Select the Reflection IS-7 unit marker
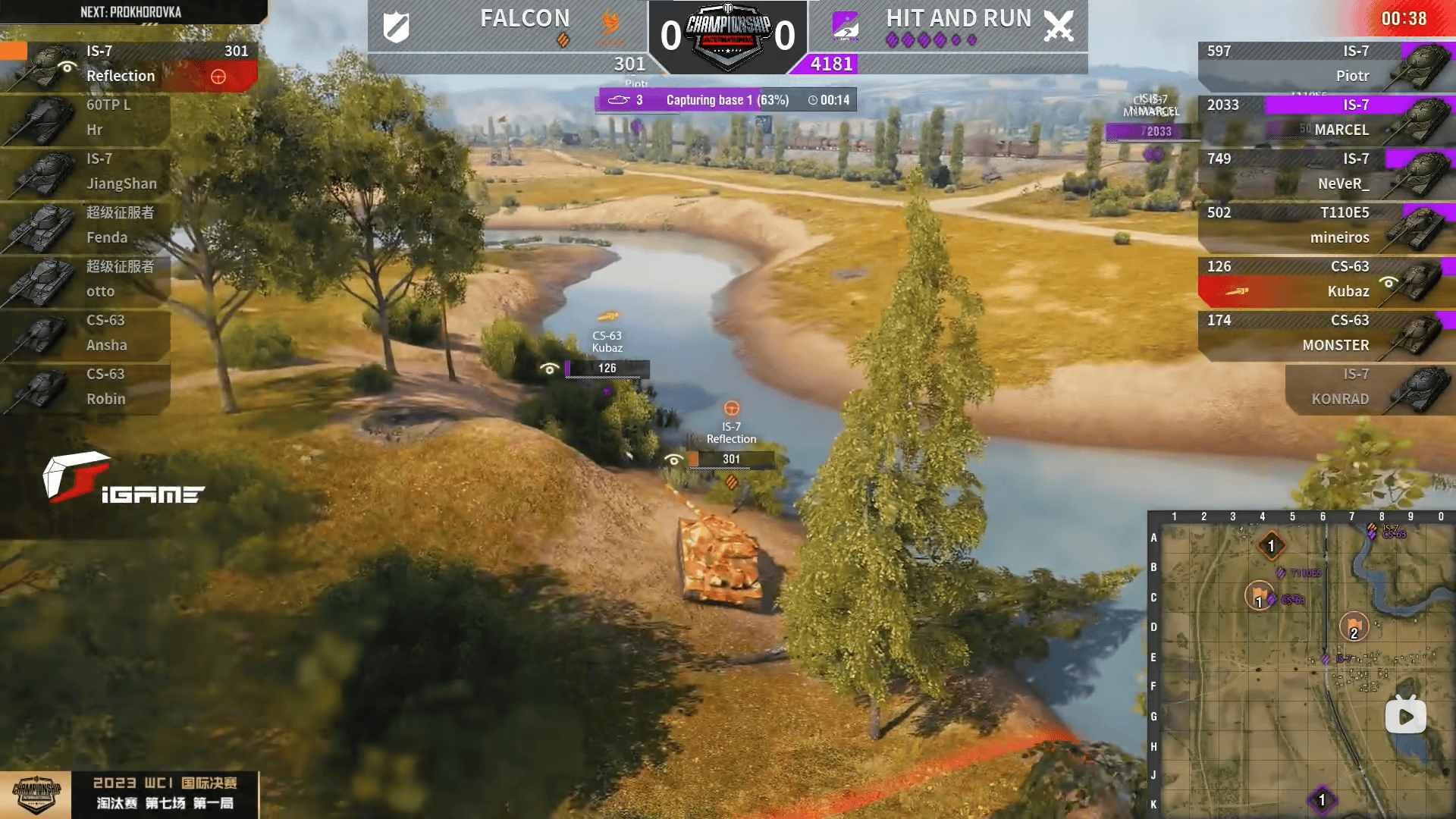The image size is (1456, 819). click(x=731, y=433)
